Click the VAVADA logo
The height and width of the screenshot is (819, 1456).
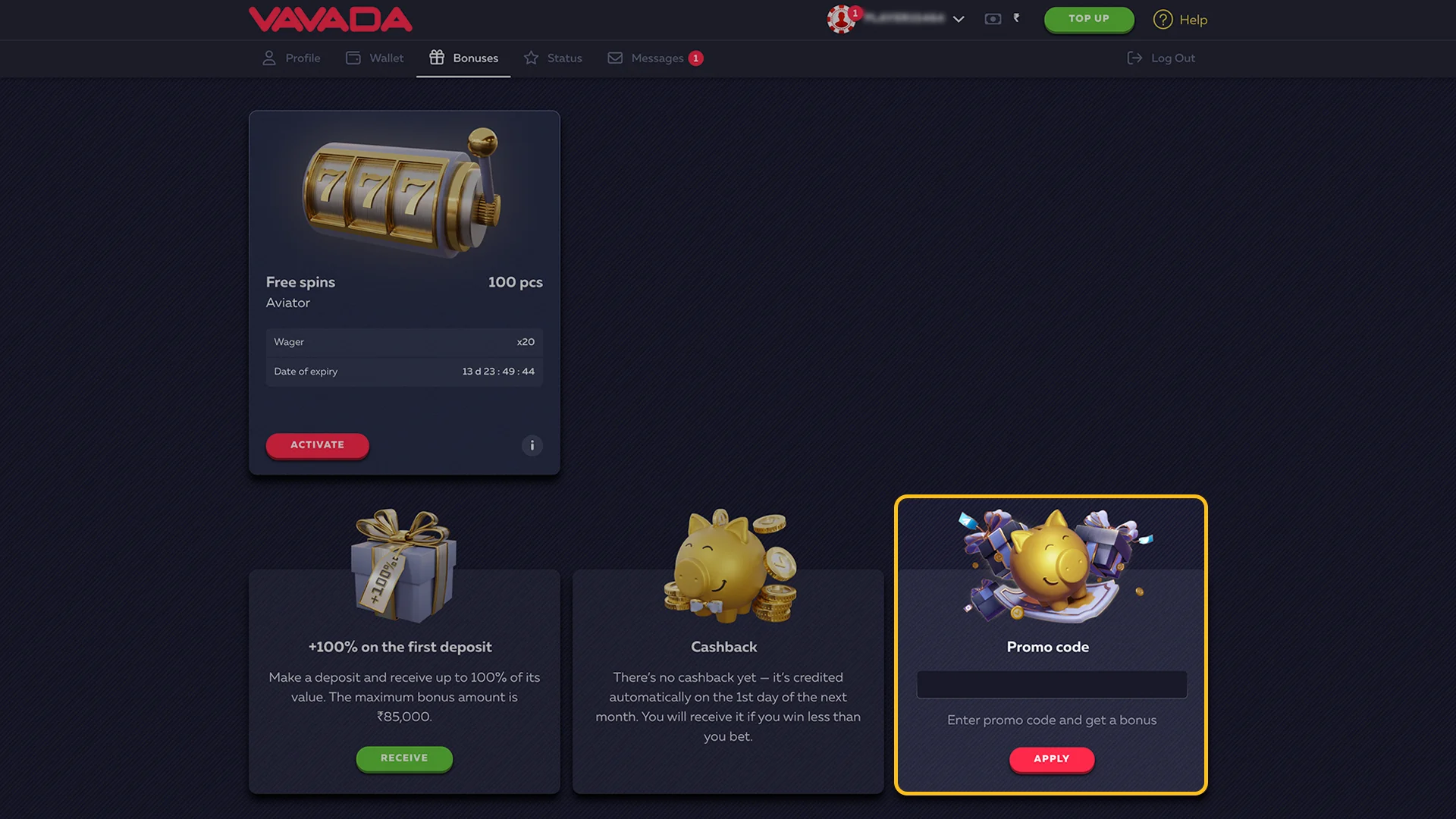331,19
